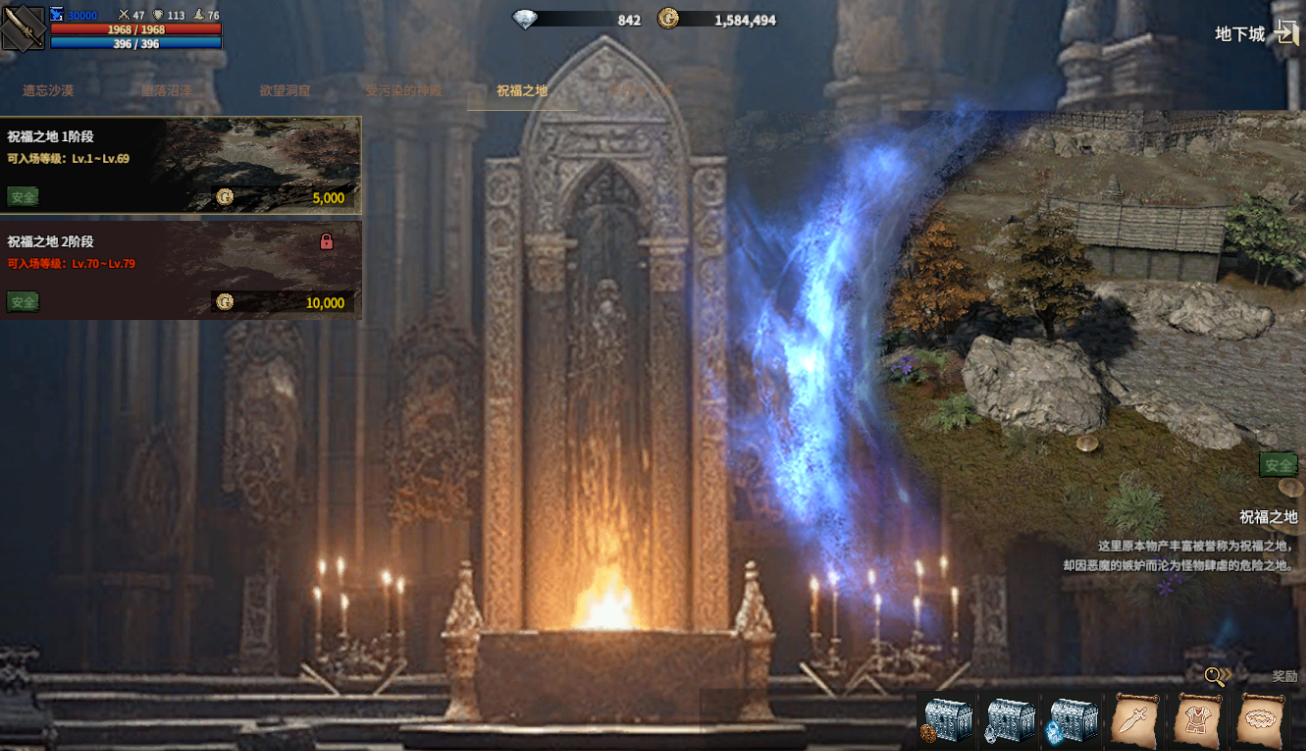Switch to the 祝福之地 tab
The width and height of the screenshot is (1306, 751).
522,91
